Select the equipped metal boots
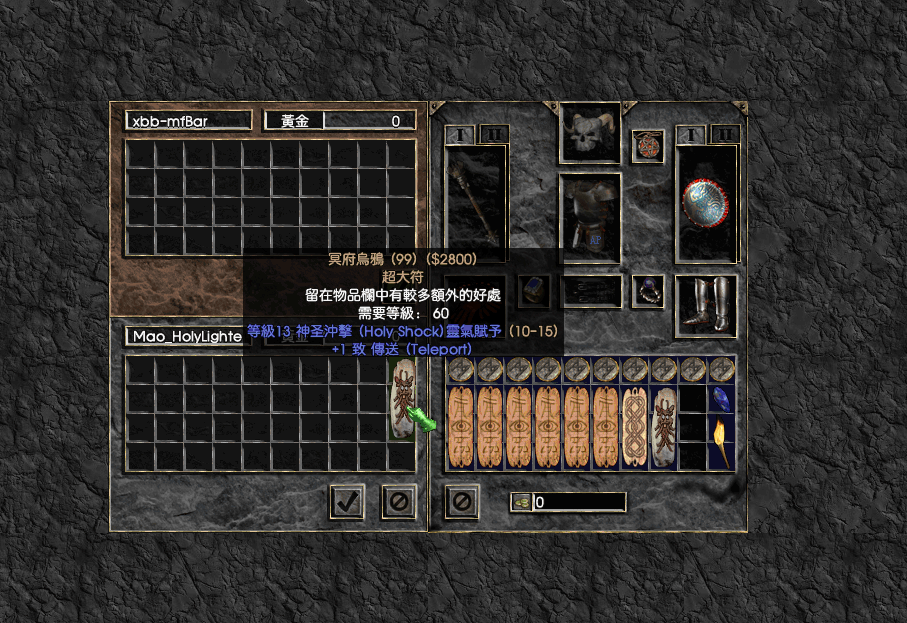Screen dimensions: 907x623 pyautogui.click(x=706, y=306)
